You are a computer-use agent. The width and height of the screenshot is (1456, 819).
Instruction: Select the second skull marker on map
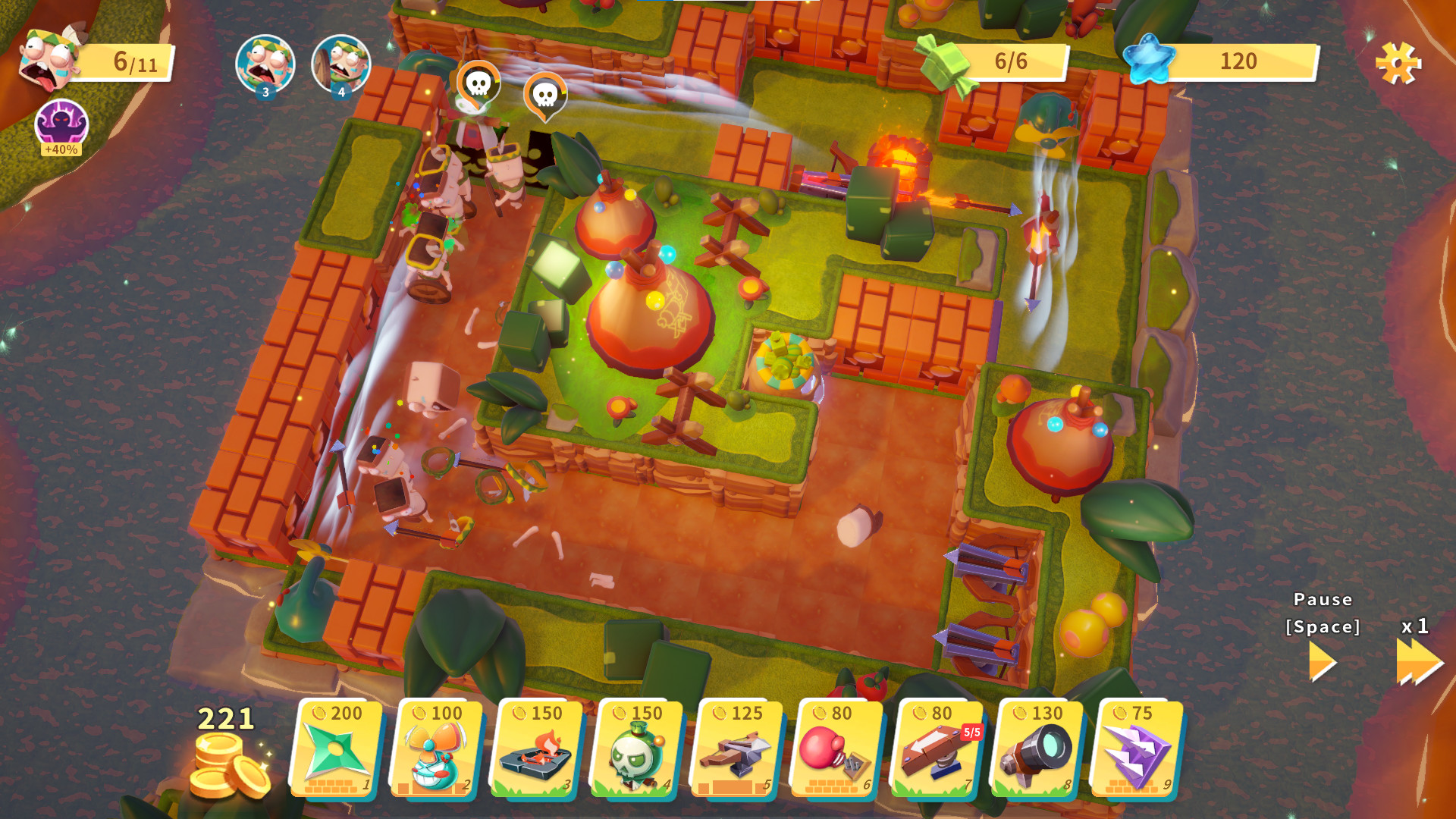547,94
